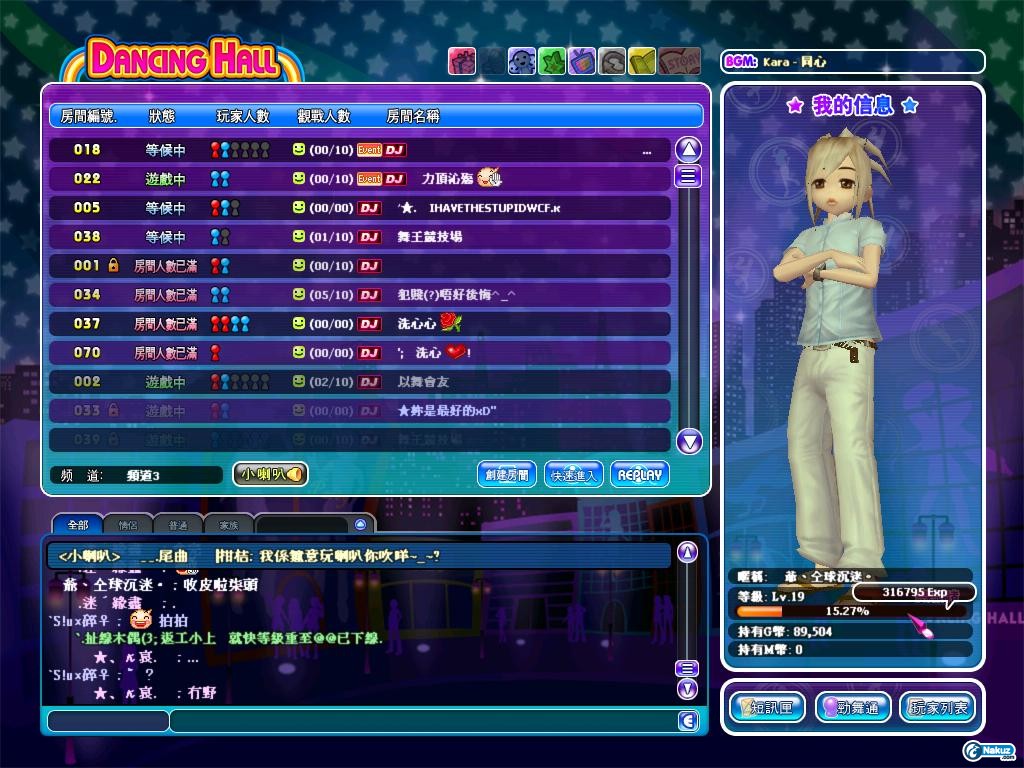Switch to the 家族 chat tab
This screenshot has width=1024, height=768.
coord(229,524)
